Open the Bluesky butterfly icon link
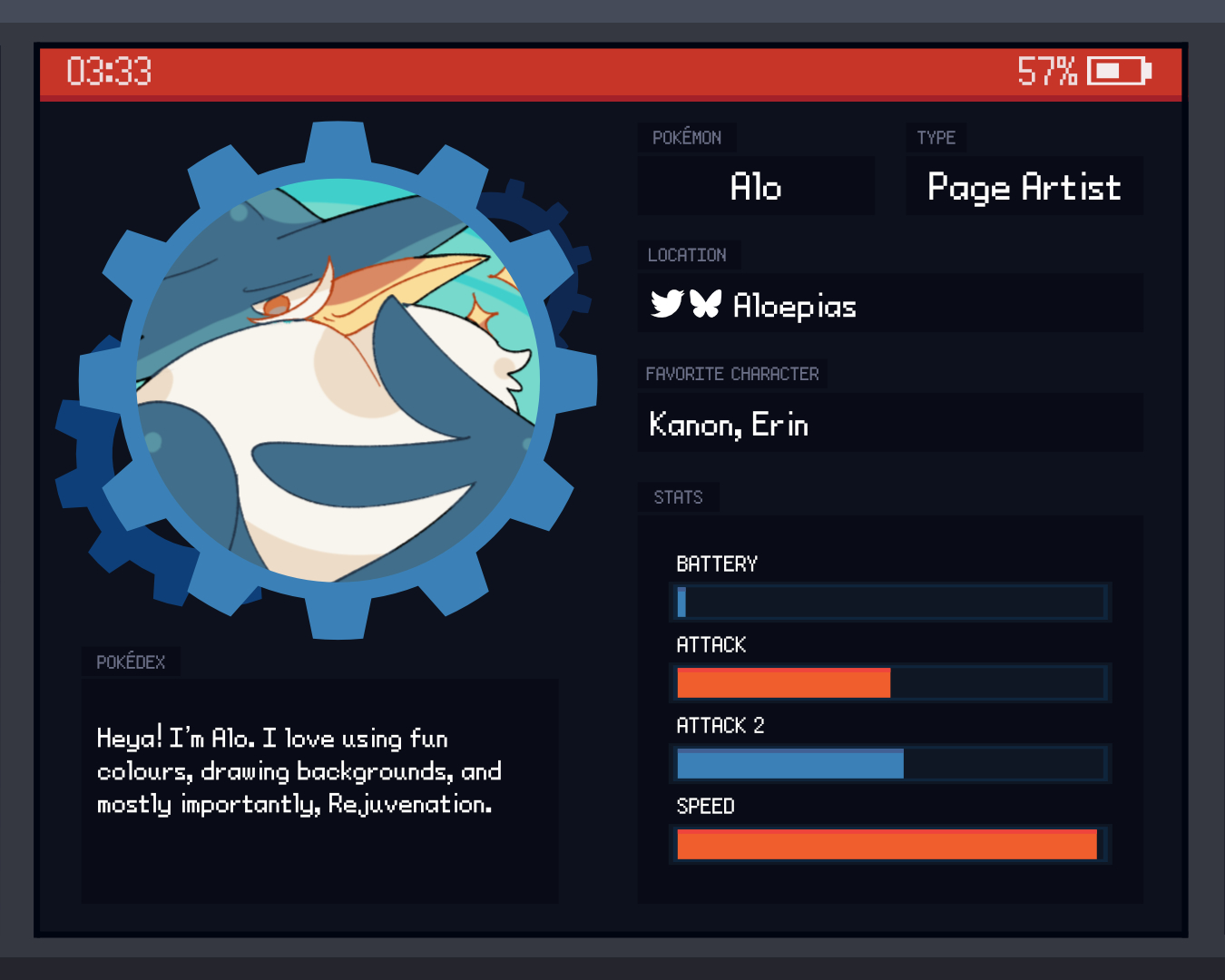Image resolution: width=1225 pixels, height=980 pixels. 705,304
